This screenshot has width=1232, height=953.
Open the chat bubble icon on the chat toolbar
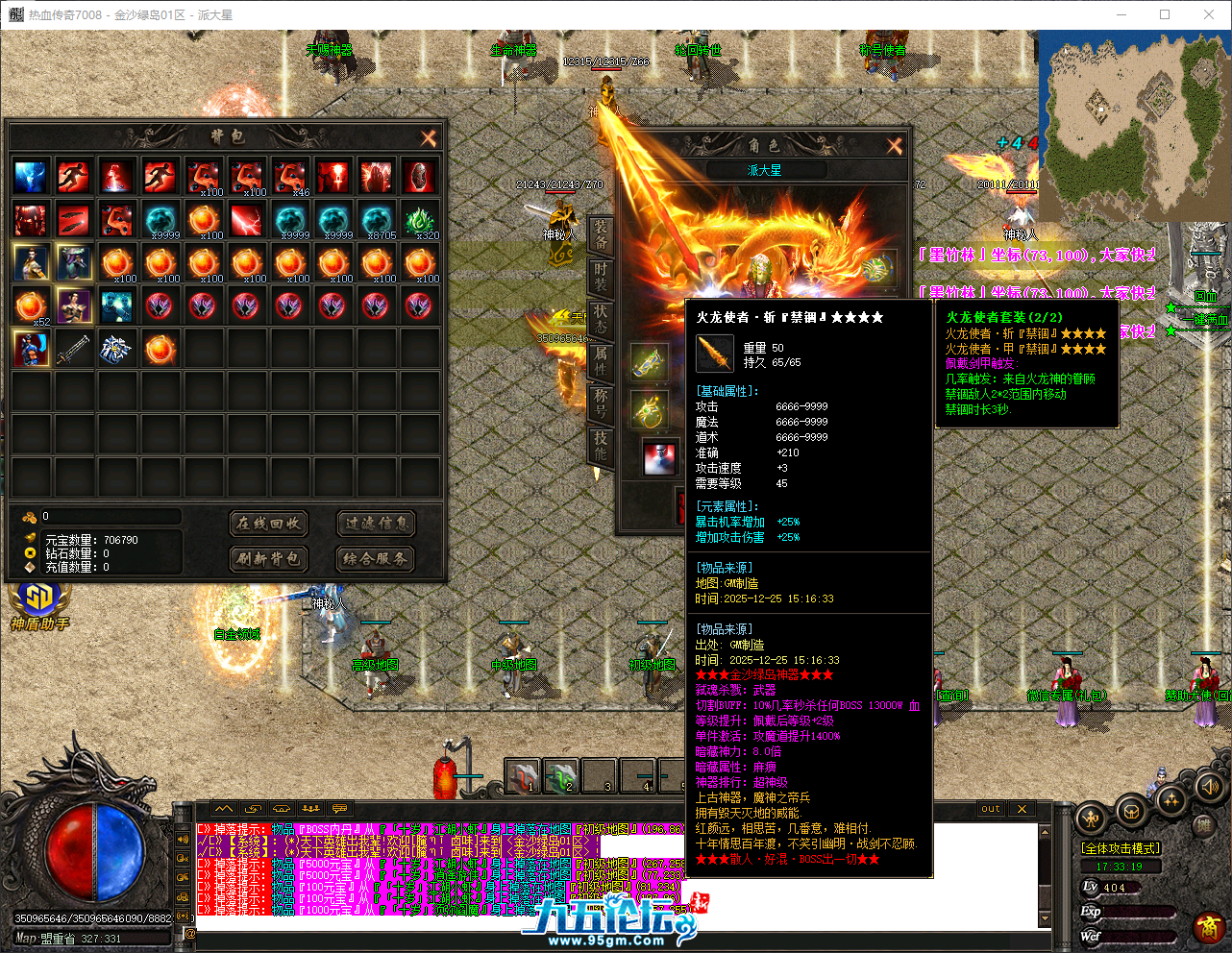[x=338, y=809]
